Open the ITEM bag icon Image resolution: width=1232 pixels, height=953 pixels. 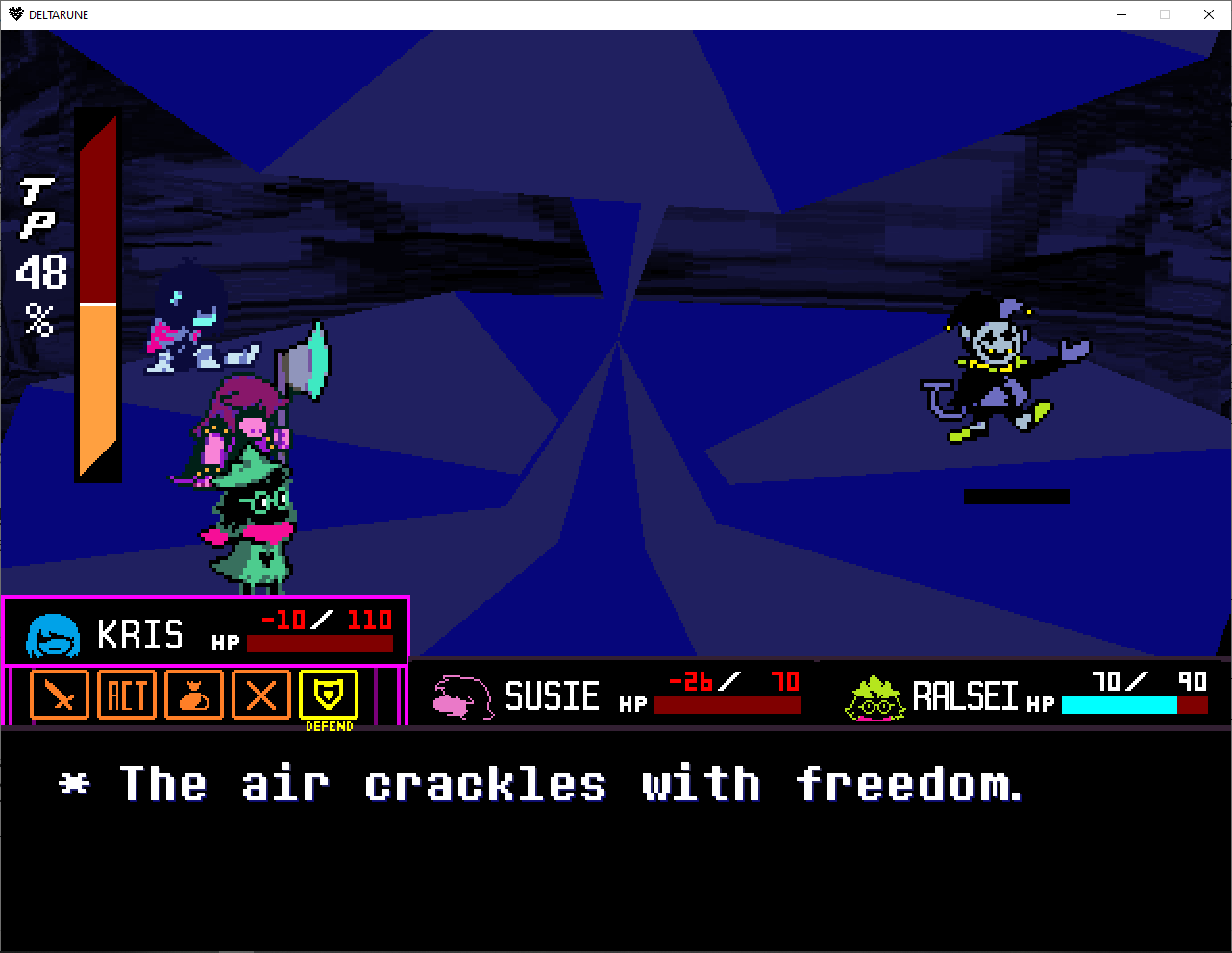(194, 695)
